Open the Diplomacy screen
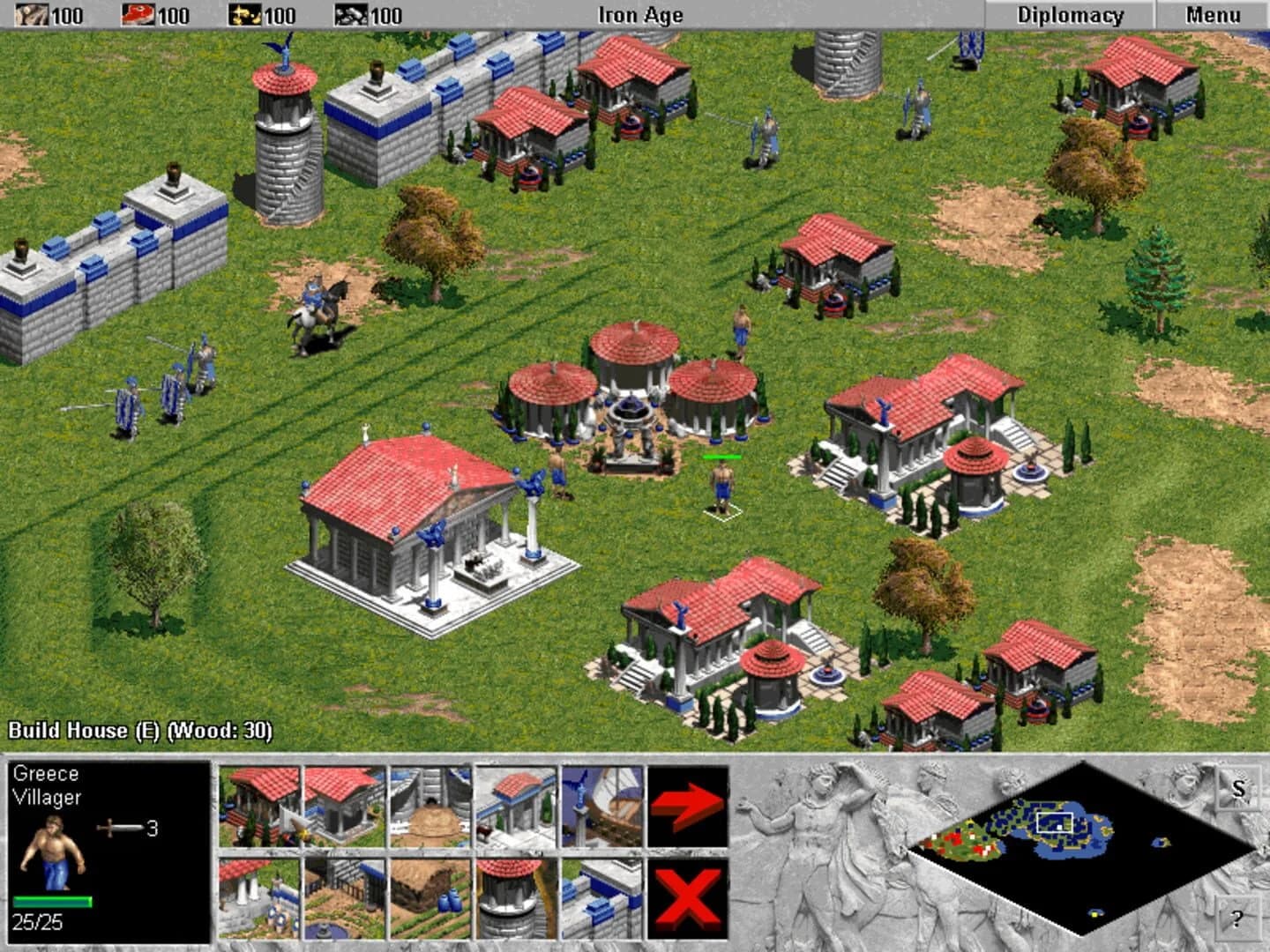The height and width of the screenshot is (952, 1270). (1071, 15)
